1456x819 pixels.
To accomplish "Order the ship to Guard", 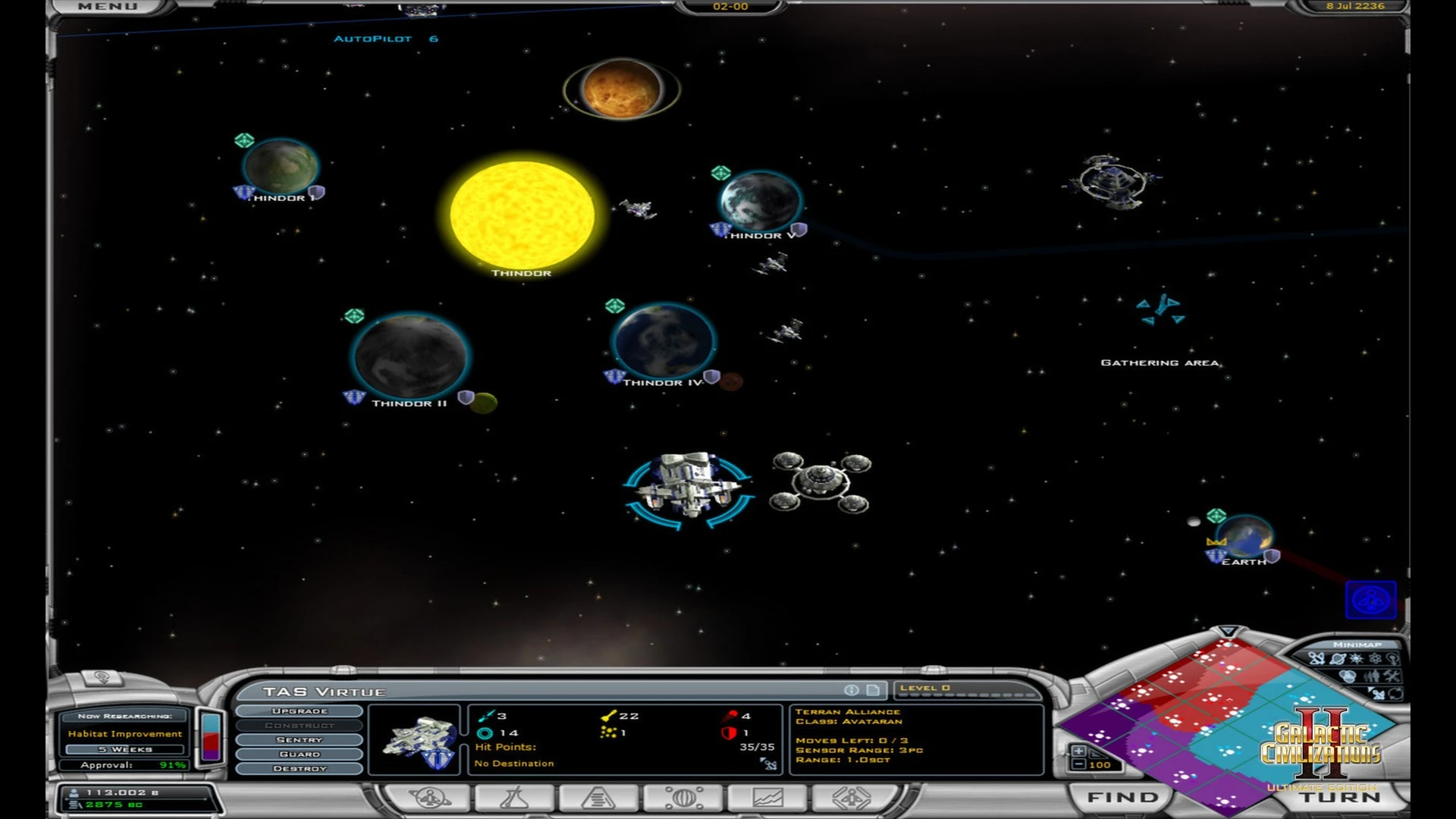I will 300,755.
